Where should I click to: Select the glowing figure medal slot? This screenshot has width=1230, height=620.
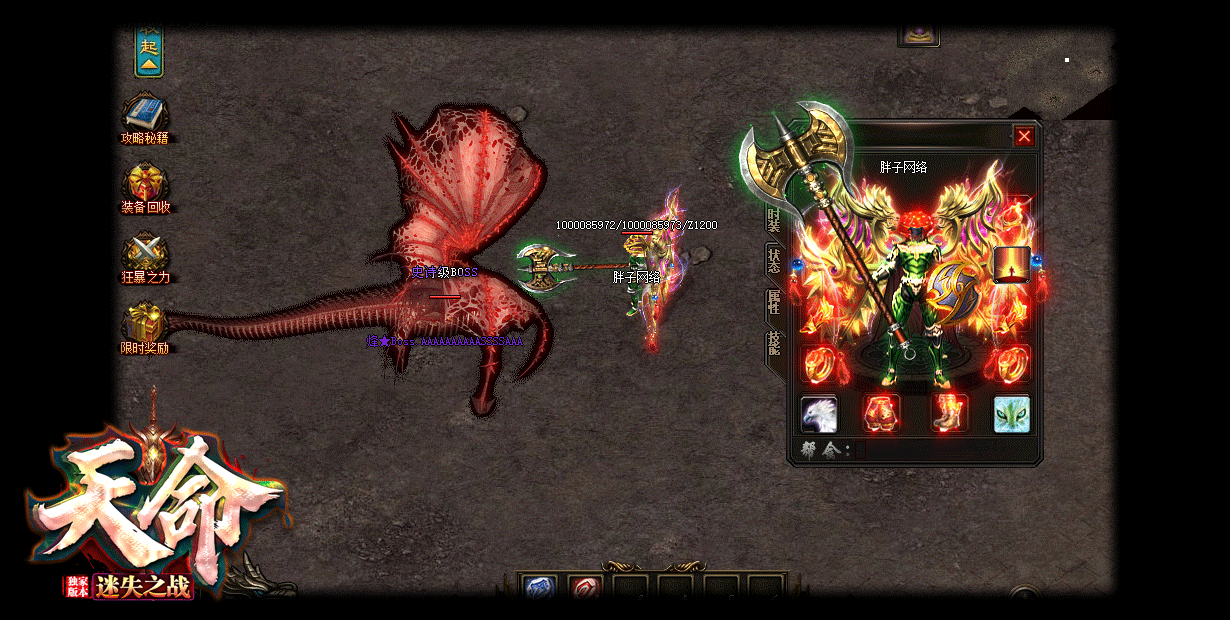(x=1012, y=265)
